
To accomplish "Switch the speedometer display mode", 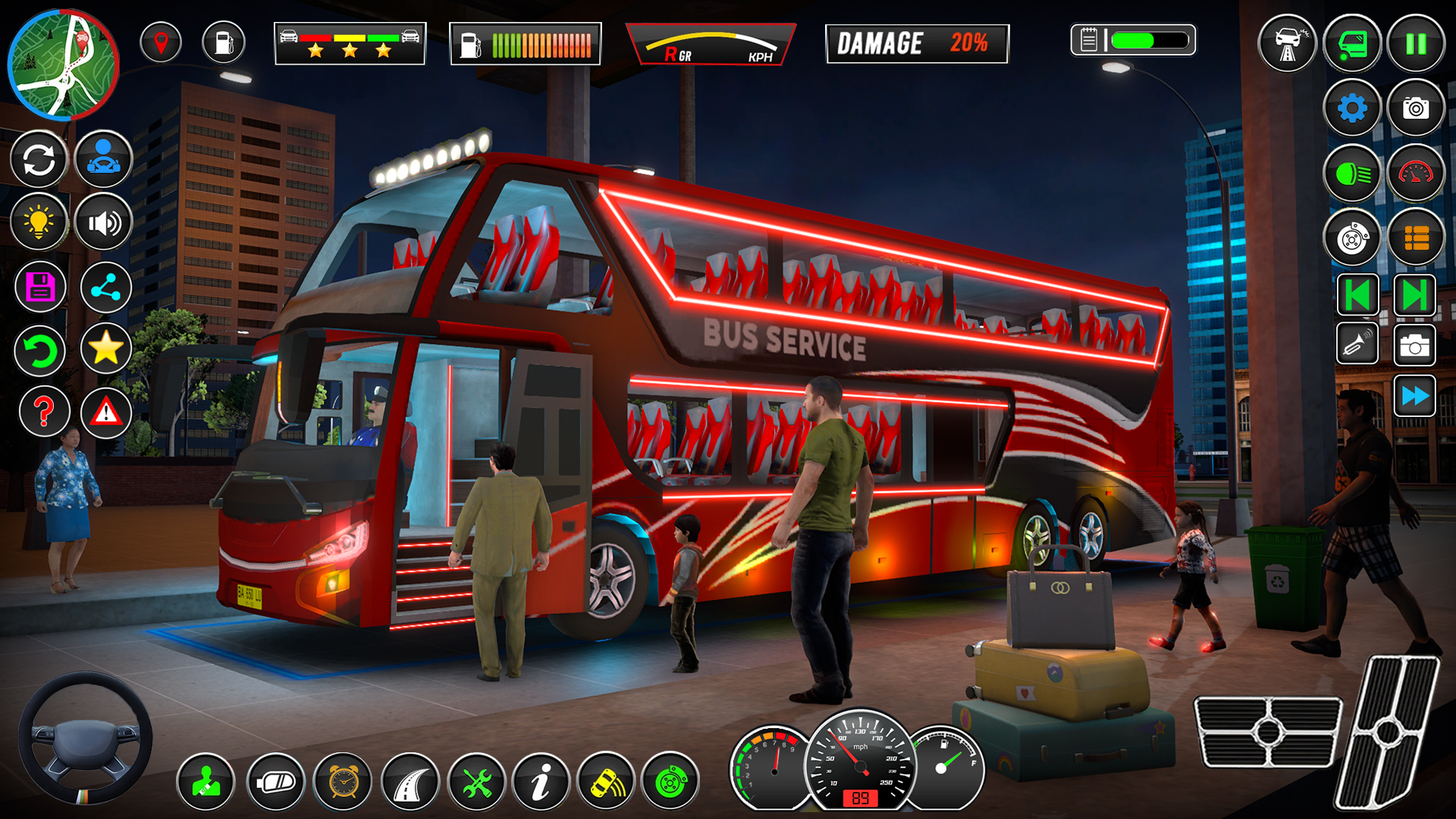I will (1415, 174).
